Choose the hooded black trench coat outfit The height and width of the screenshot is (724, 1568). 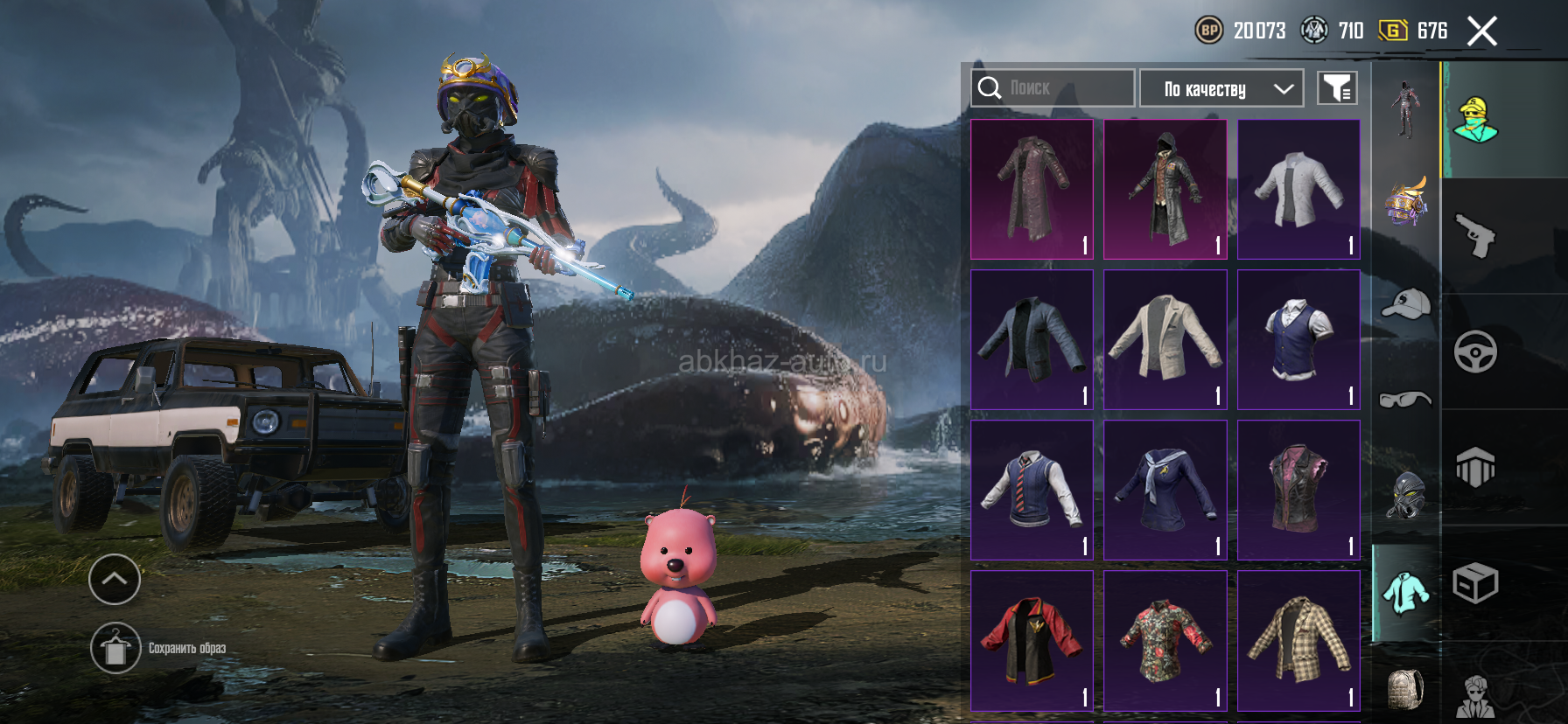[1165, 189]
